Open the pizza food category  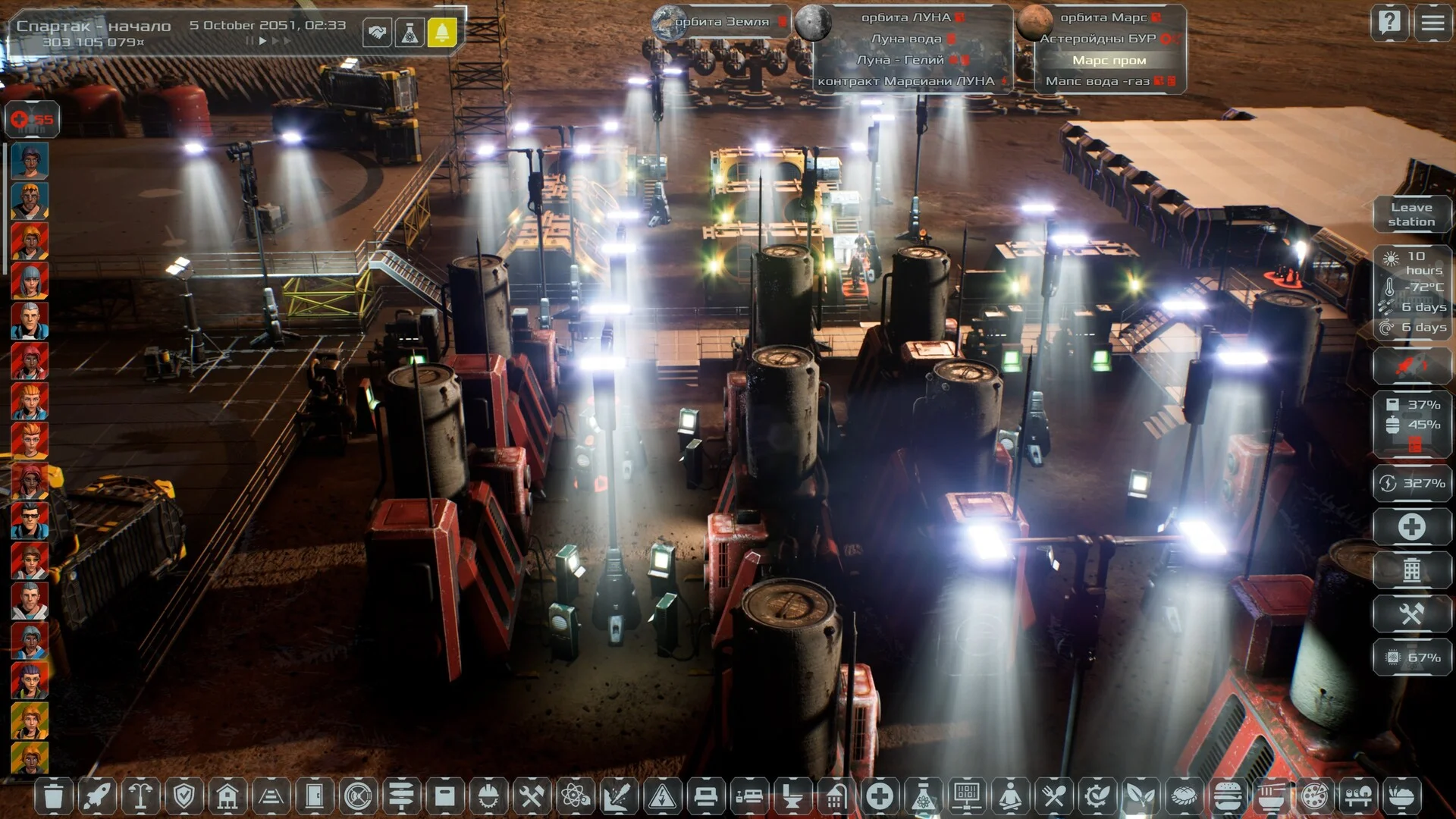1314,796
